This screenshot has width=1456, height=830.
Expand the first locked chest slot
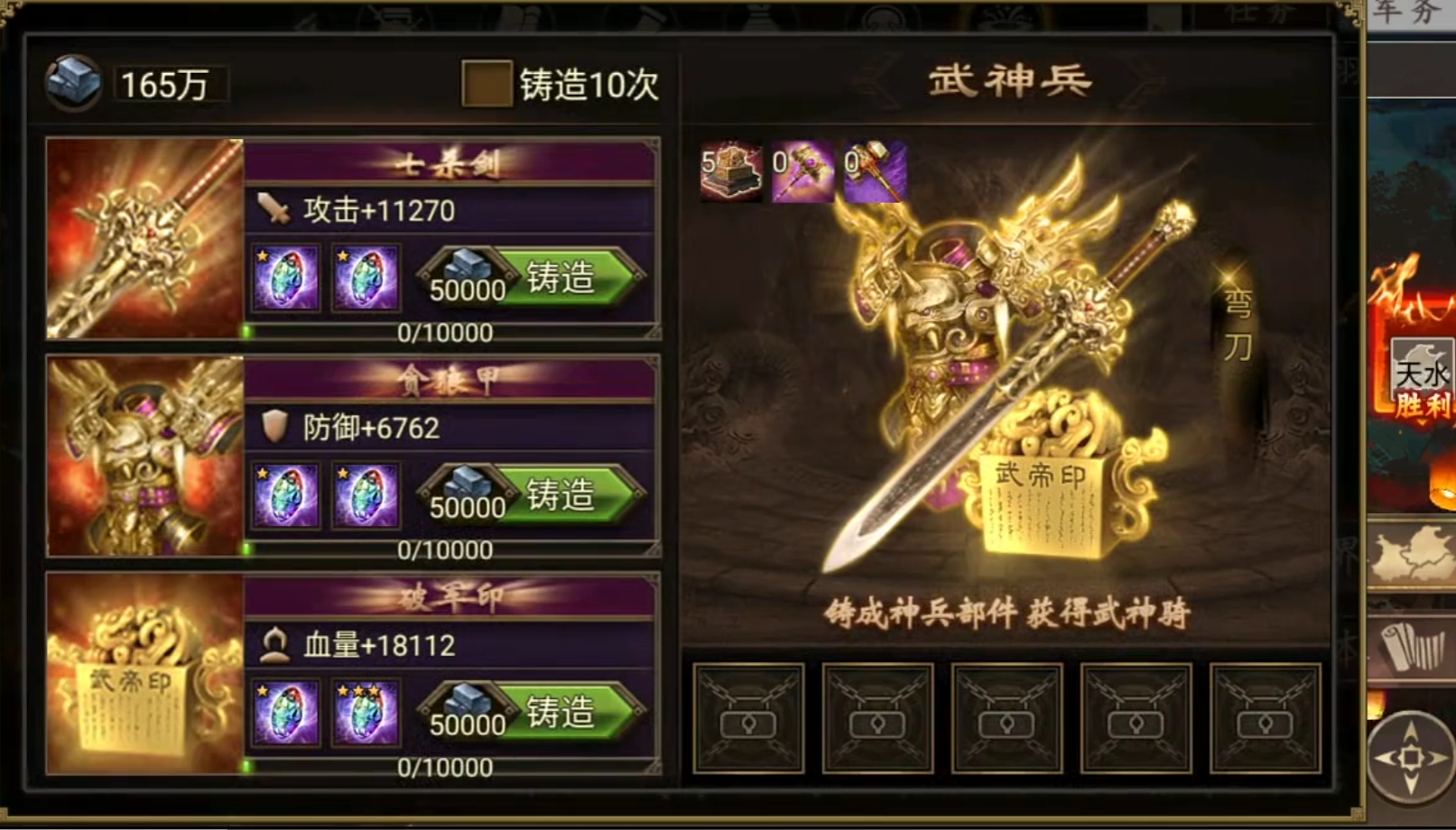point(748,715)
